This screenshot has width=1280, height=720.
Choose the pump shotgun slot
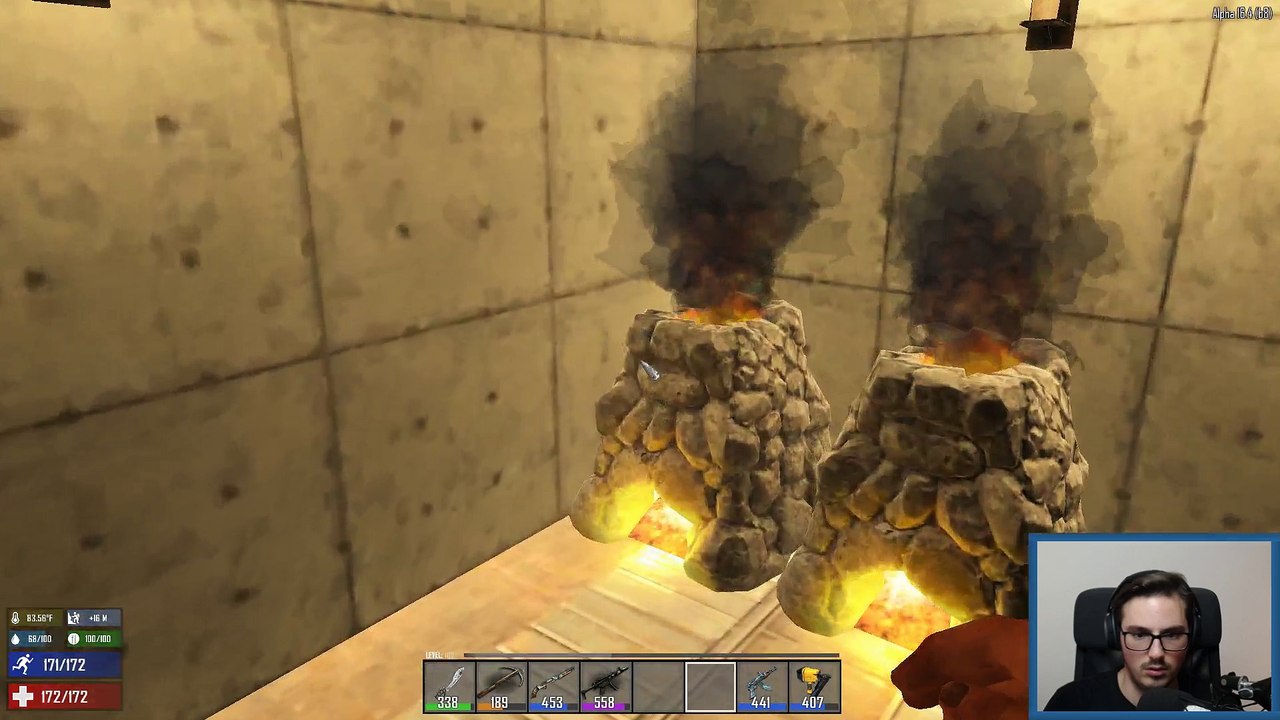[x=553, y=687]
